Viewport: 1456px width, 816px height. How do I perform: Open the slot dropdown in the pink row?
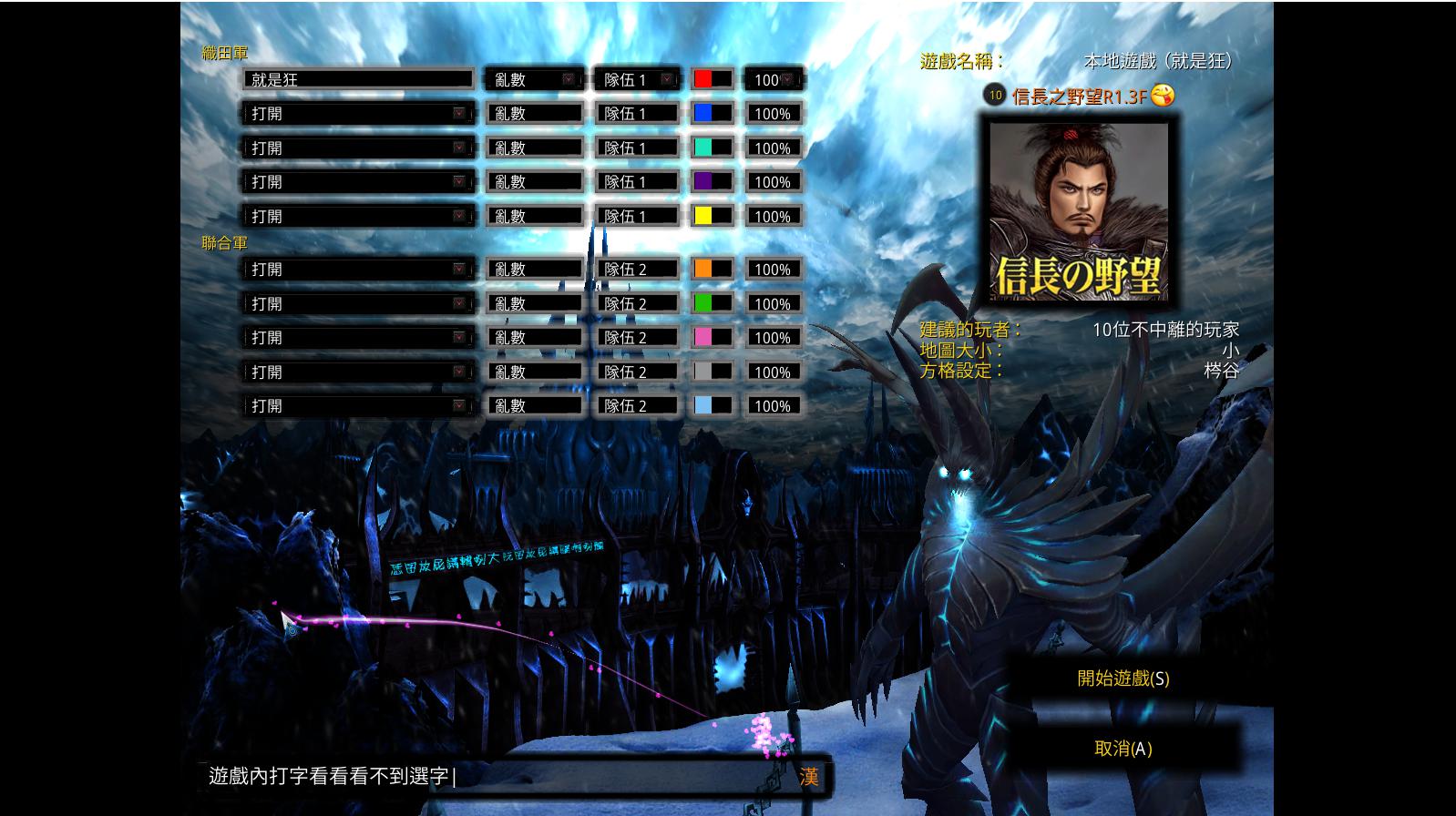pyautogui.click(x=359, y=338)
